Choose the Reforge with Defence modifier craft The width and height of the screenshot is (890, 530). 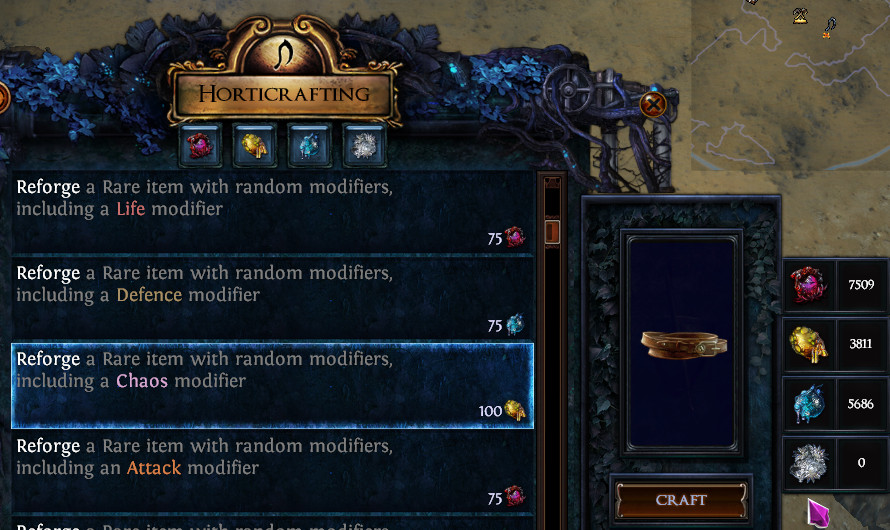[x=272, y=297]
